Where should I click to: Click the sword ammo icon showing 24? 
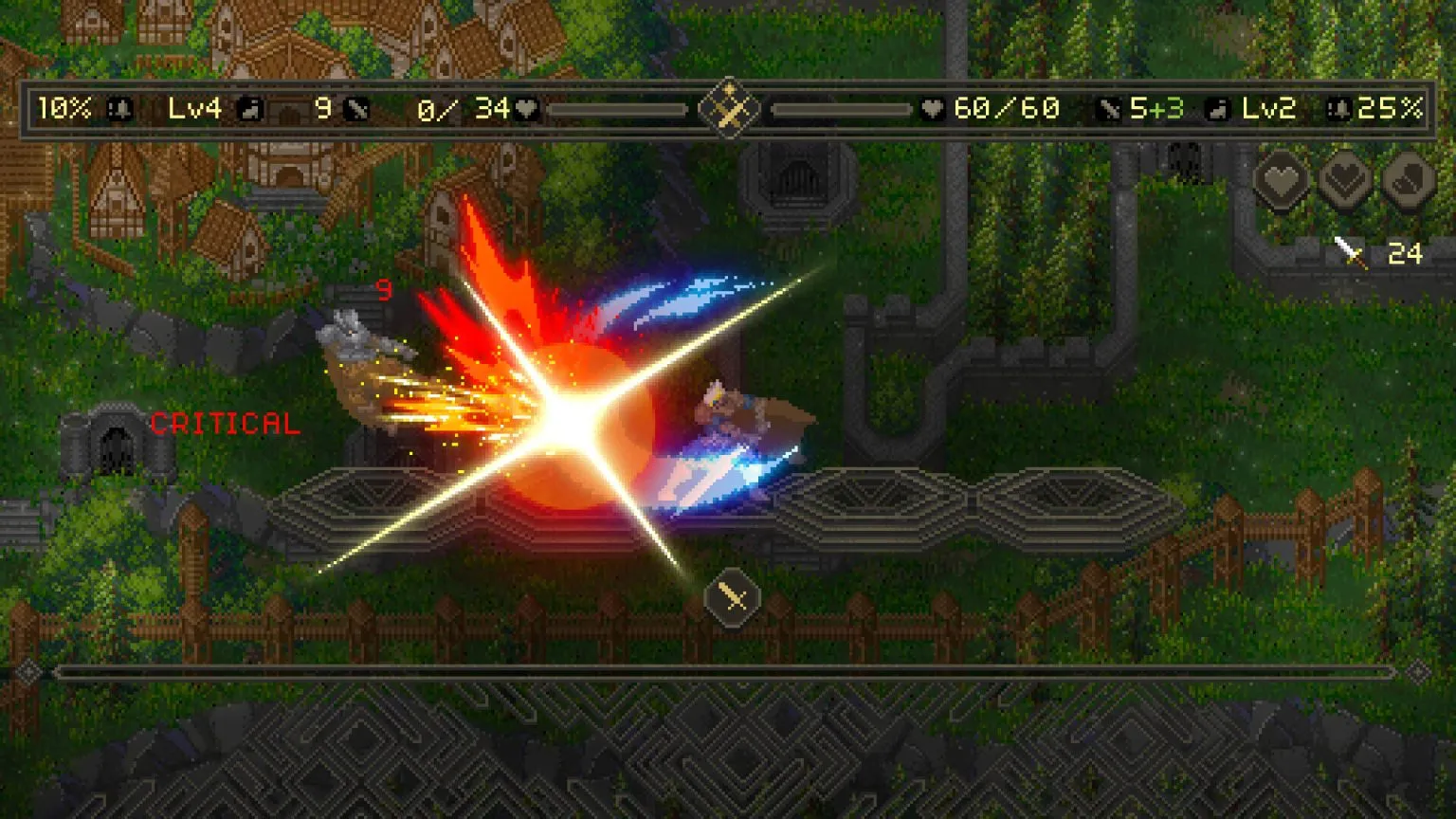1350,250
